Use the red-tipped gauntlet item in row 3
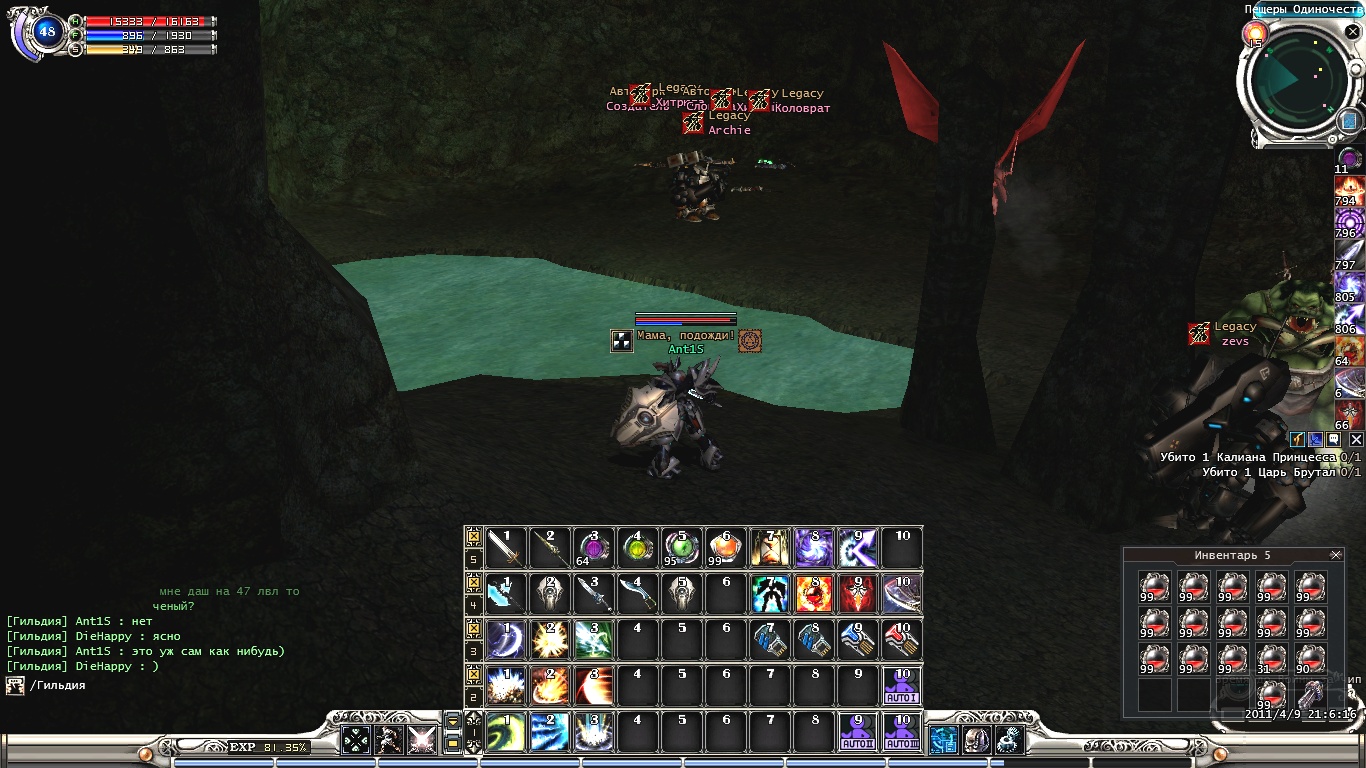The width and height of the screenshot is (1366, 768). 902,640
